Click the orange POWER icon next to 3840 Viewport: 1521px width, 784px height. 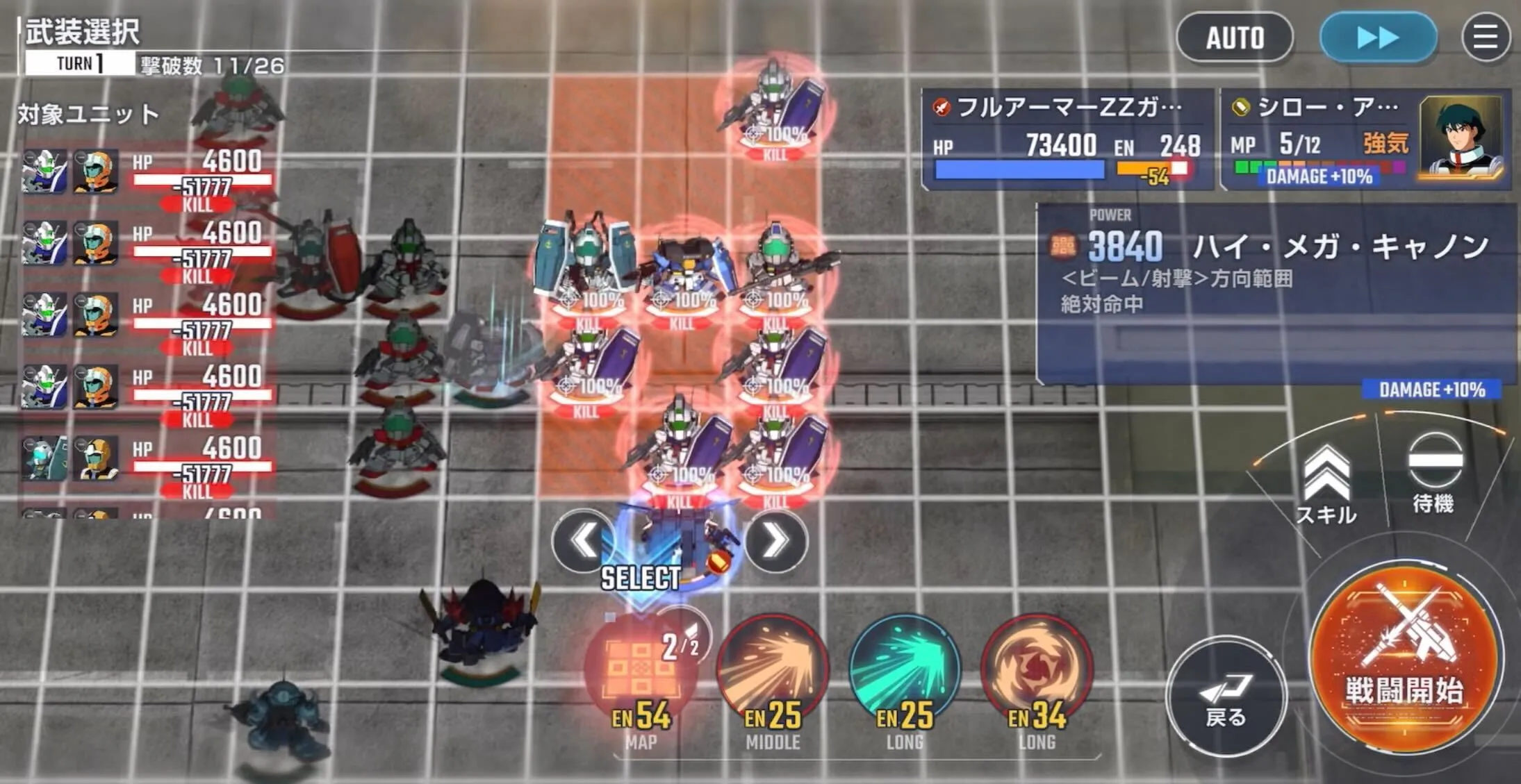(x=1064, y=244)
